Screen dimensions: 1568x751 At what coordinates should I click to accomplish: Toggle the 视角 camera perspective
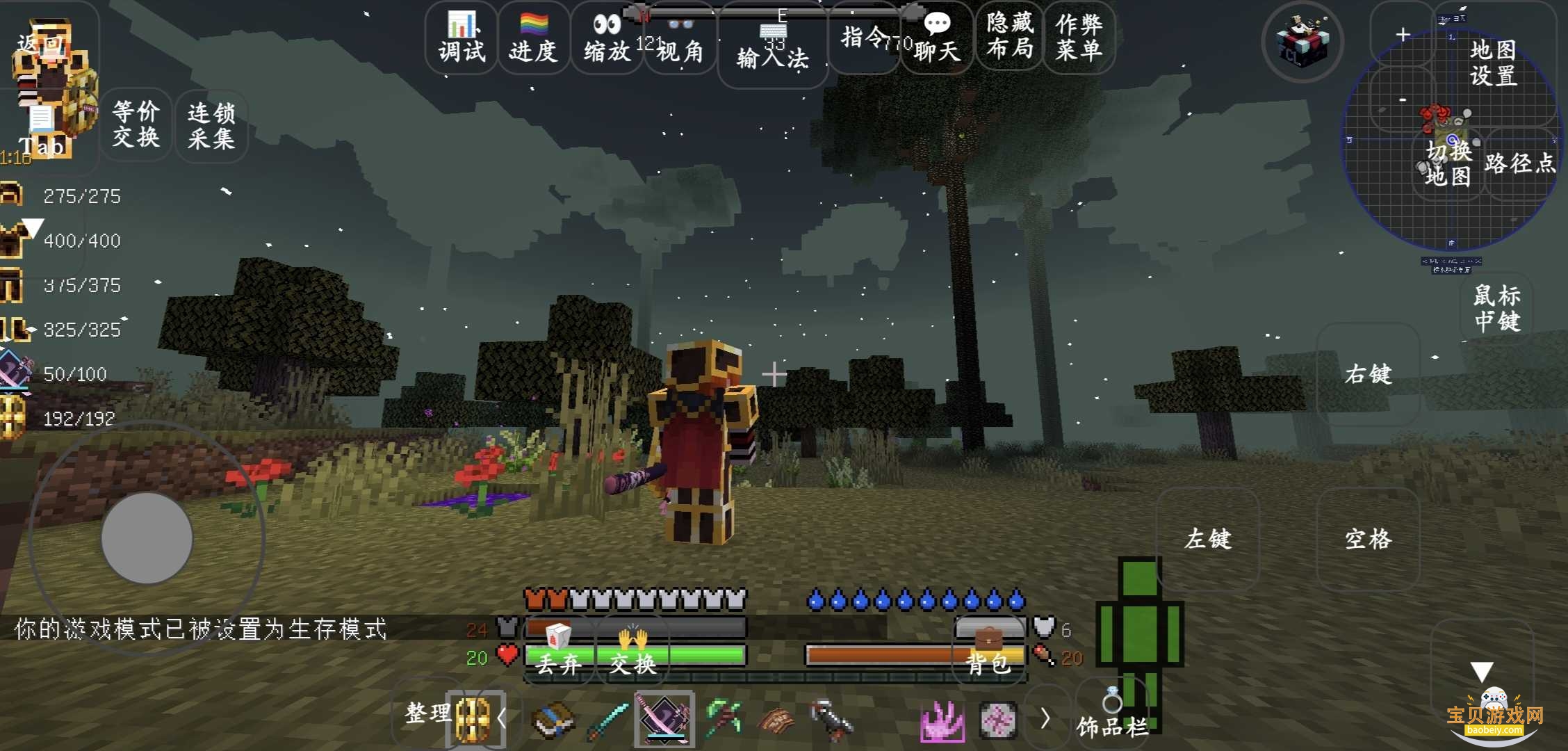(x=680, y=40)
